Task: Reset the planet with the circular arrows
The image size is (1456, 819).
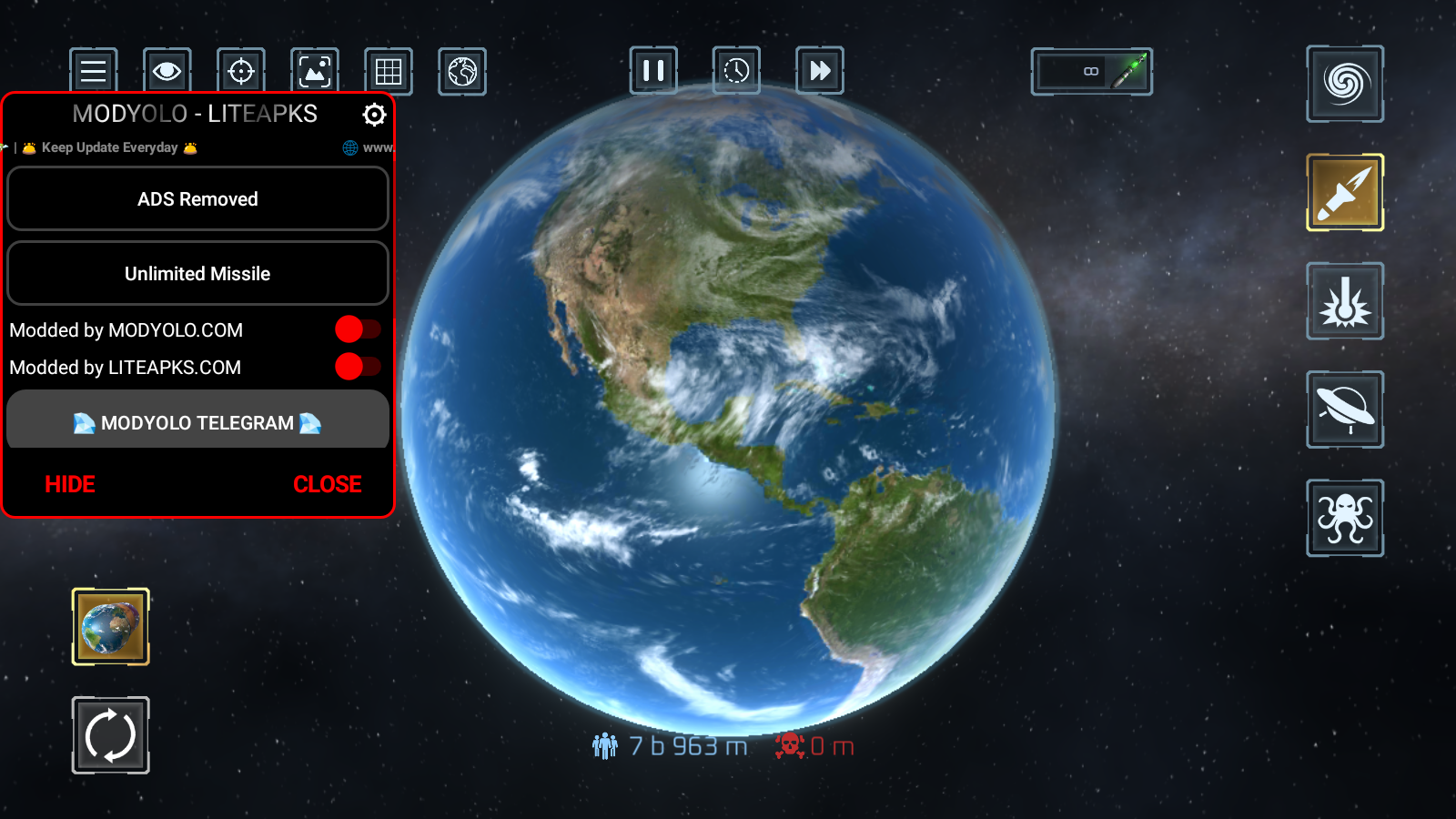Action: [x=111, y=735]
